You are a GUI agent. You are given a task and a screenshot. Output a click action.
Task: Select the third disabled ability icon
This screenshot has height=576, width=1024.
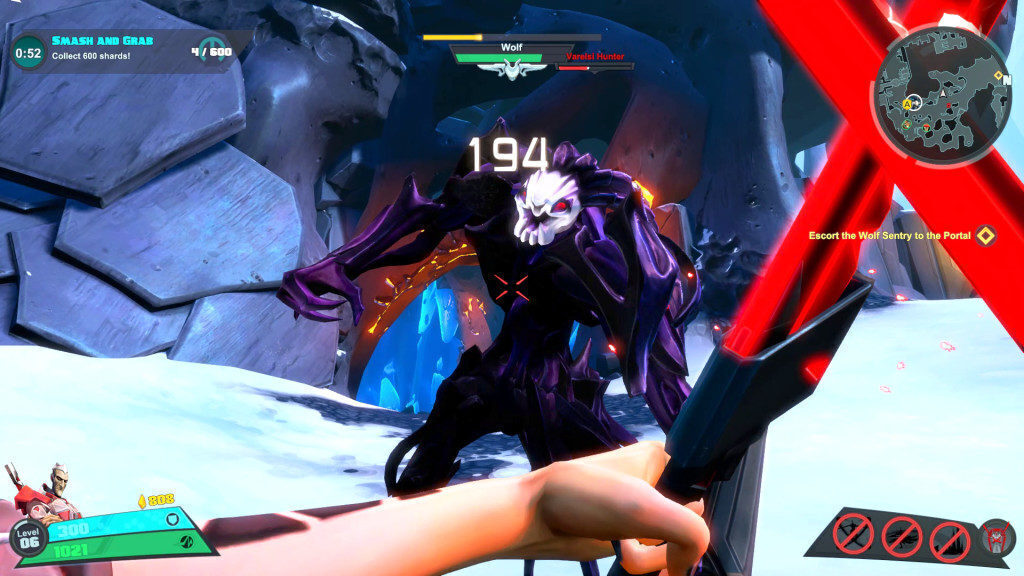click(949, 541)
